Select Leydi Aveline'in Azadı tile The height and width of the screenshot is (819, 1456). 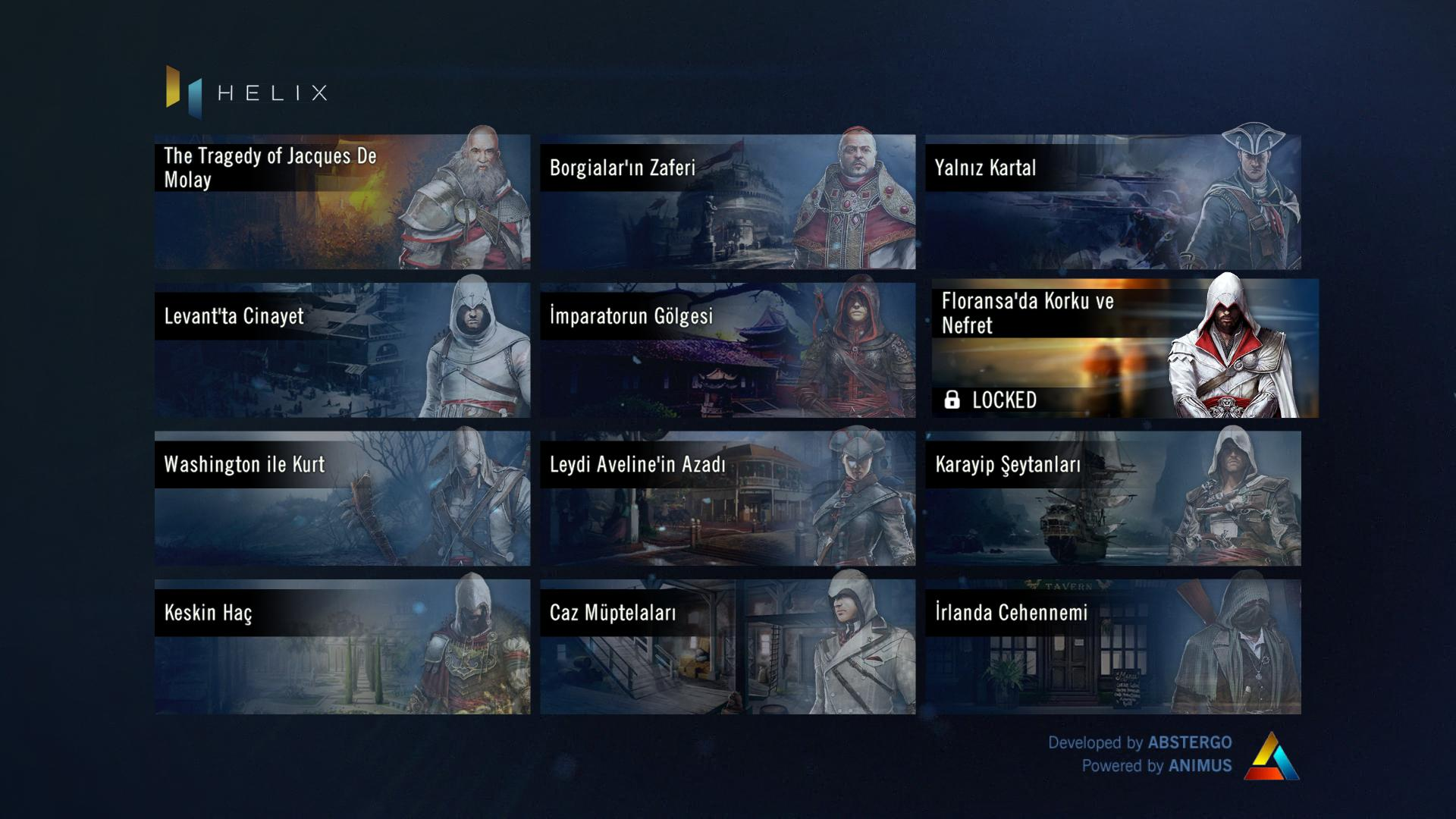[x=727, y=498]
